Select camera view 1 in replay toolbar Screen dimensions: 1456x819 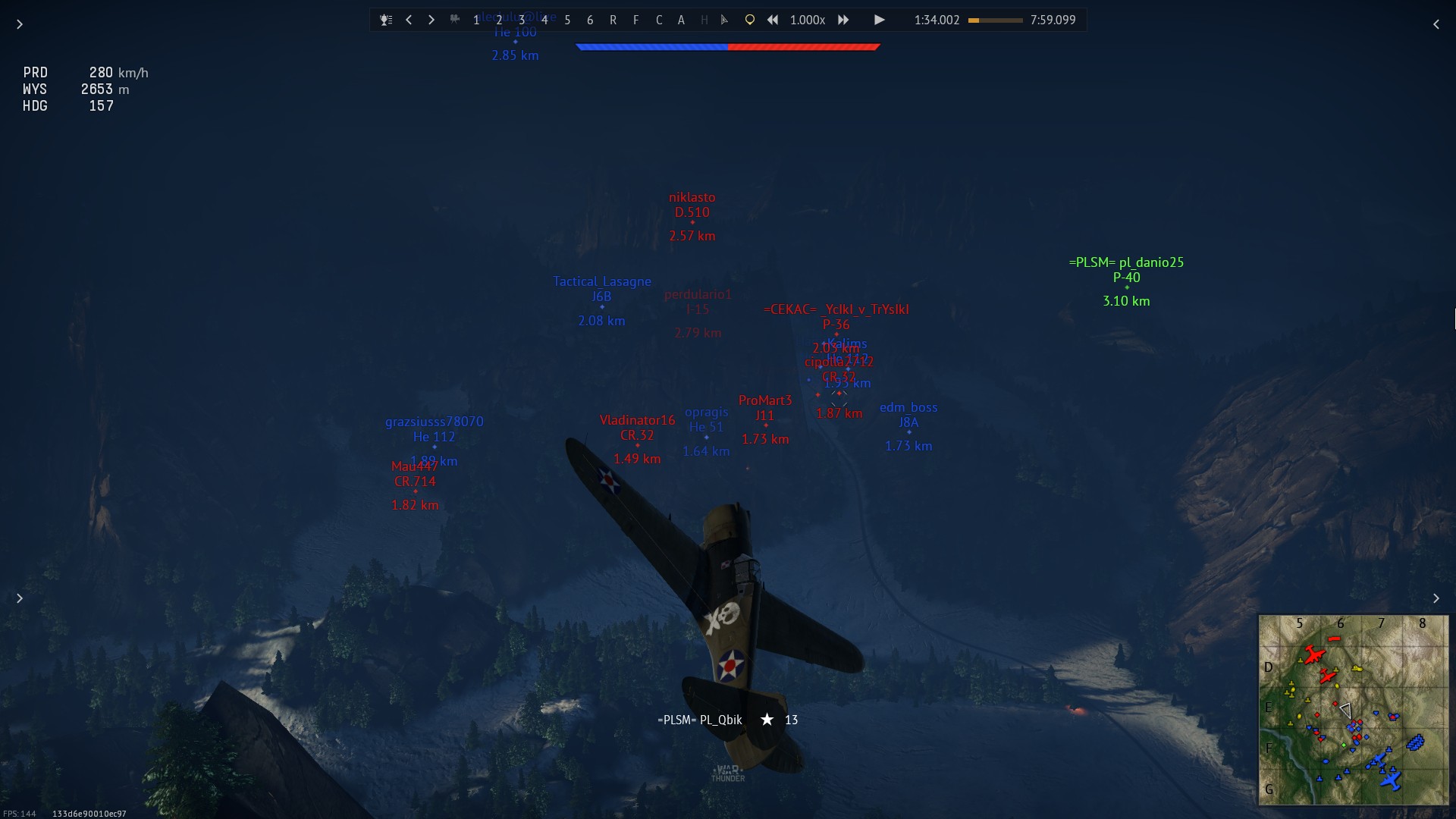click(x=476, y=20)
